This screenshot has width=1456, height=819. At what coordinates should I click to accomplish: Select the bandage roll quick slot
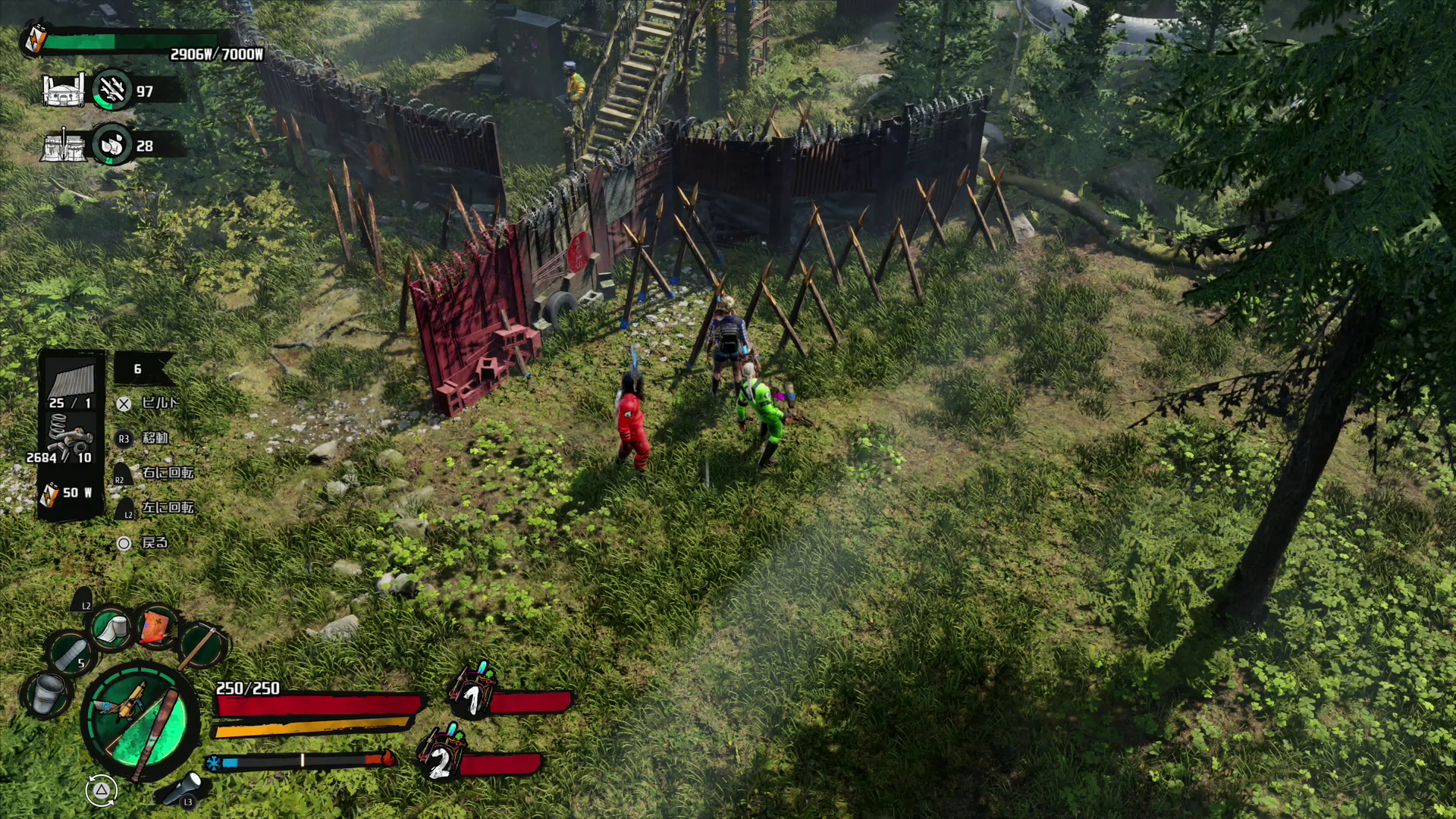tap(112, 628)
